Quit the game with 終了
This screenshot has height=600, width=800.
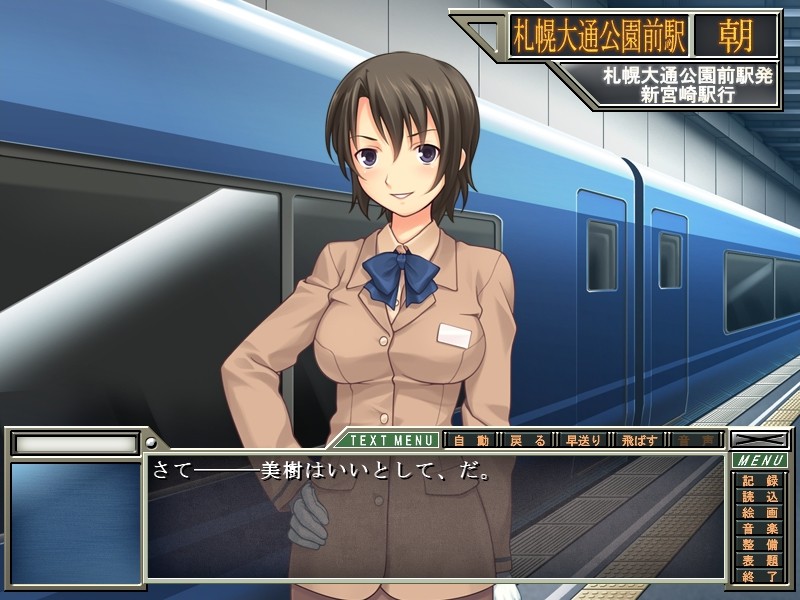pos(760,576)
